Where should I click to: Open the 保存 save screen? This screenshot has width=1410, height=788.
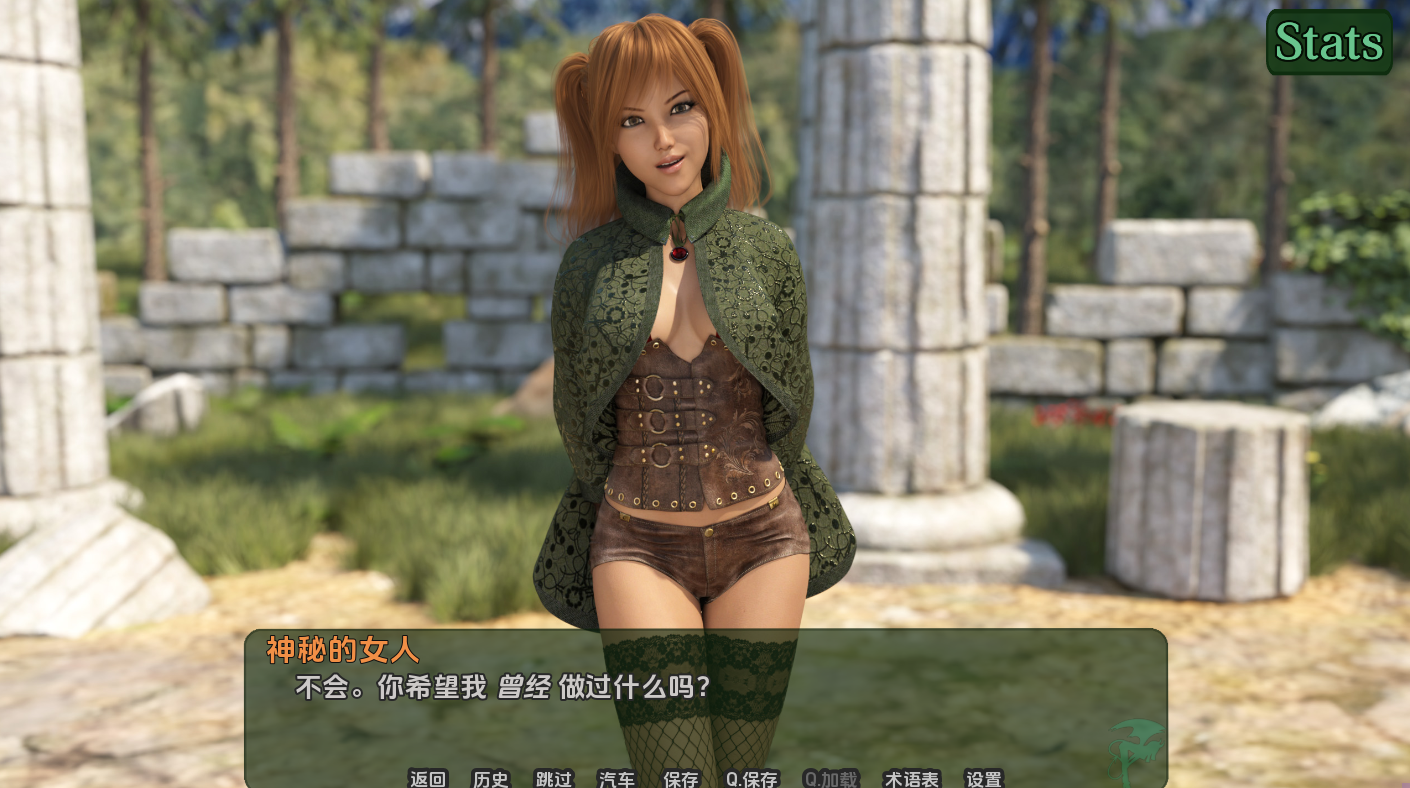point(681,781)
